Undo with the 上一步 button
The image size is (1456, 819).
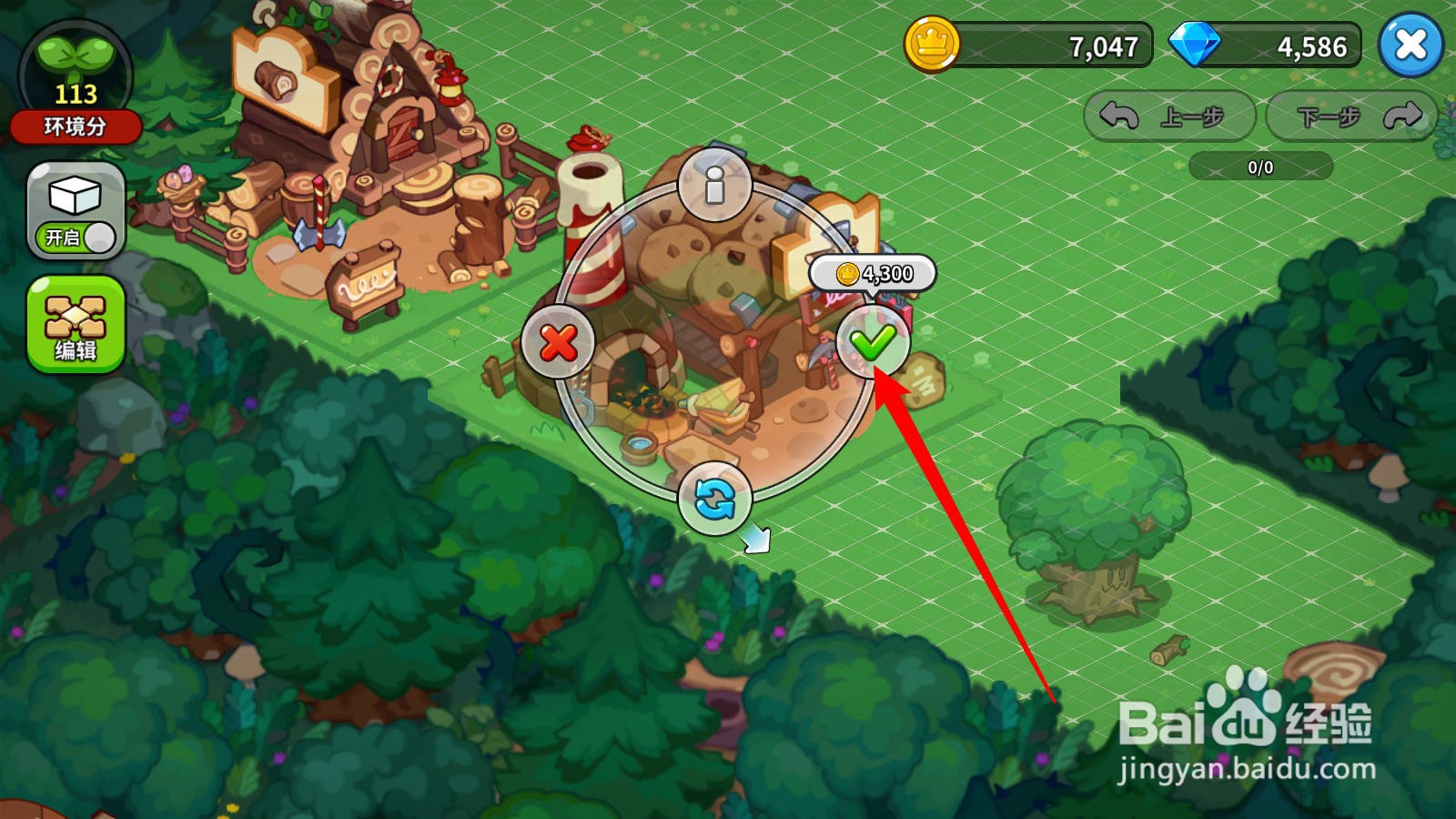(1169, 116)
